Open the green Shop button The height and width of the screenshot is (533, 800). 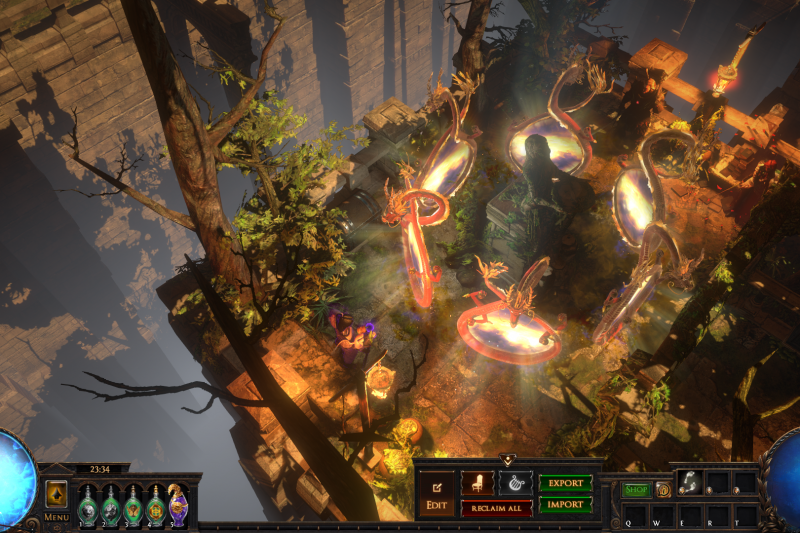[x=636, y=490]
